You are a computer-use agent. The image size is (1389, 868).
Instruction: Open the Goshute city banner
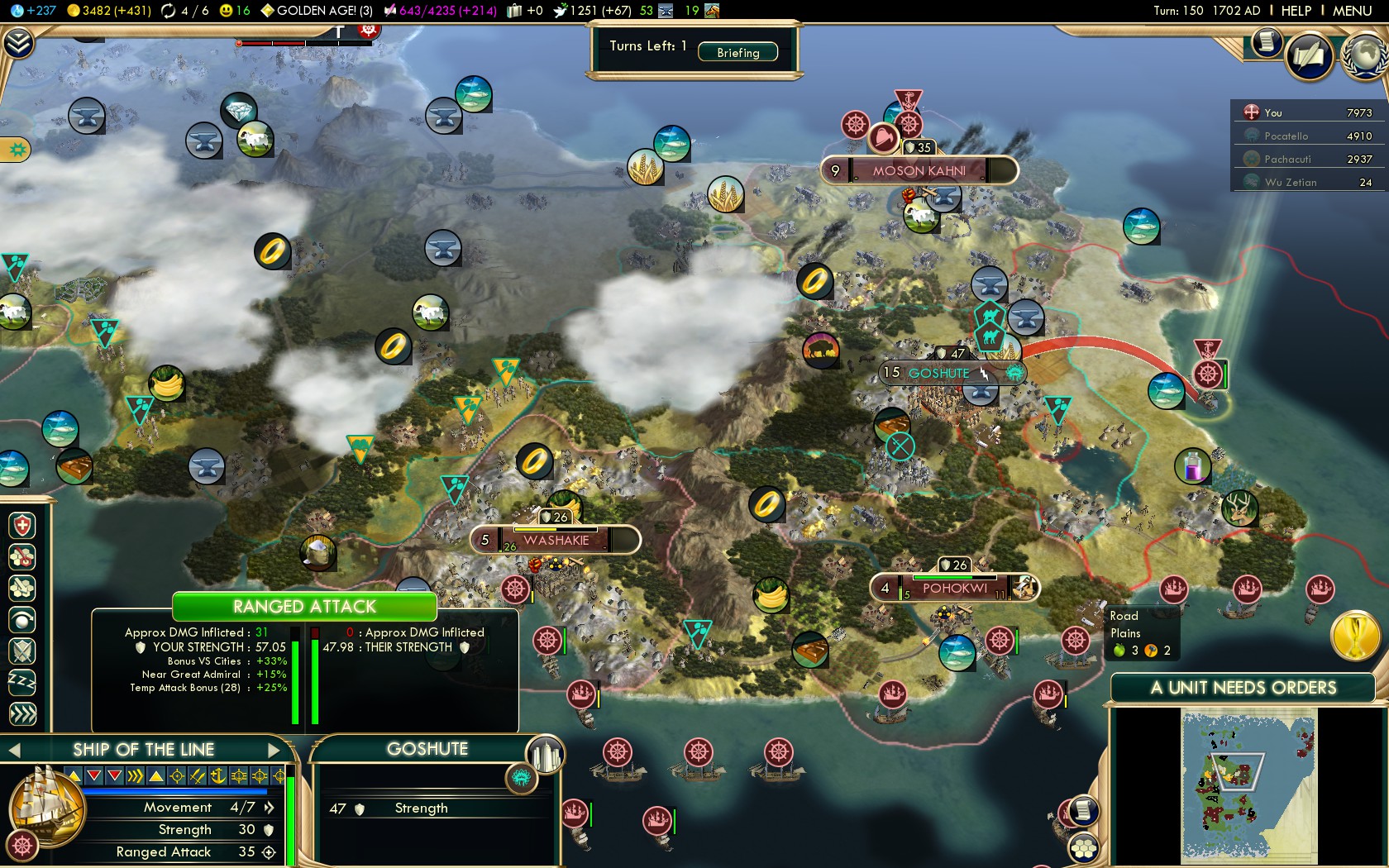(939, 374)
